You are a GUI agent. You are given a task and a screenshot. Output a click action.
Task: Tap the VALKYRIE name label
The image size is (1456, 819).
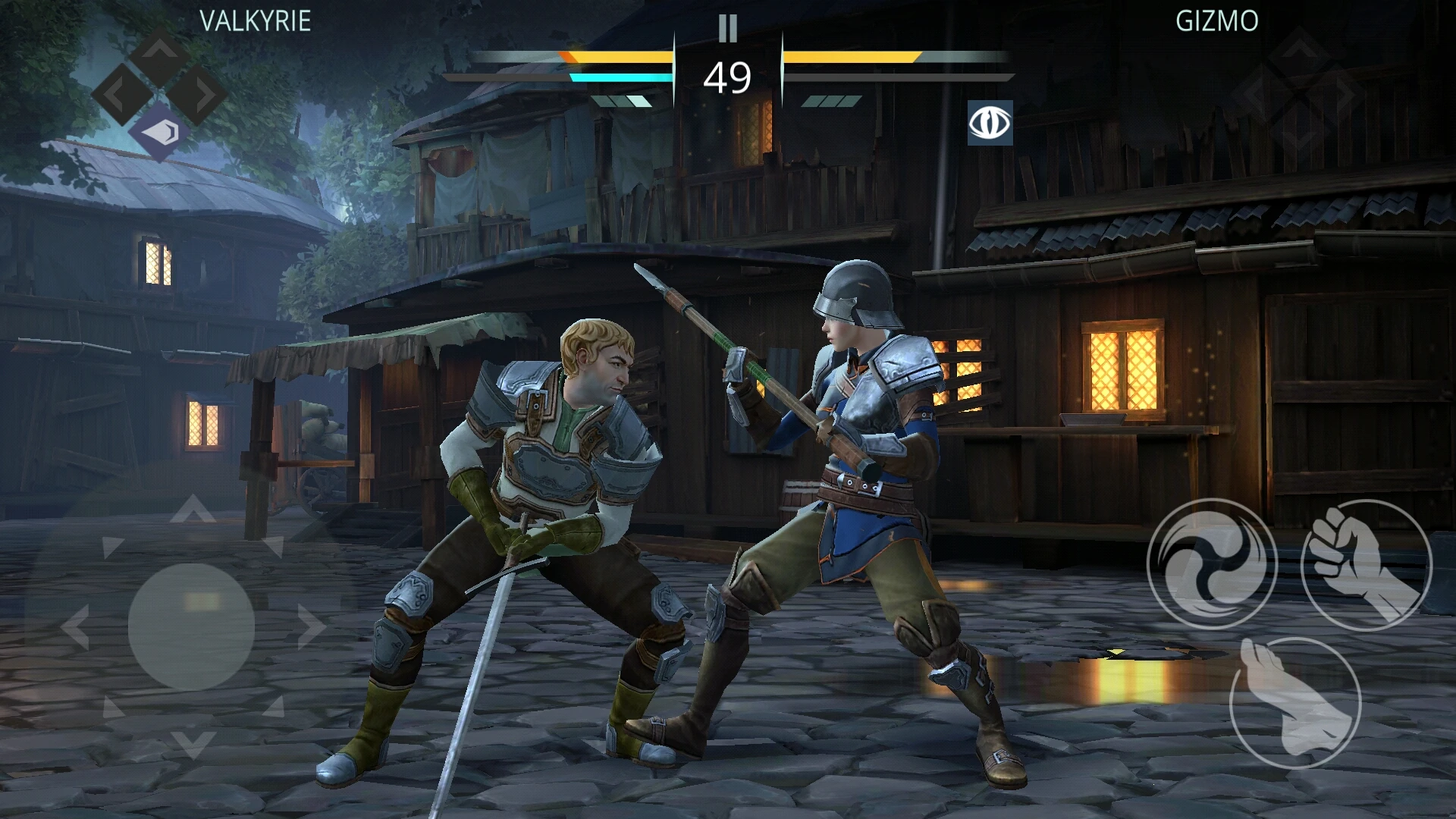click(x=256, y=21)
